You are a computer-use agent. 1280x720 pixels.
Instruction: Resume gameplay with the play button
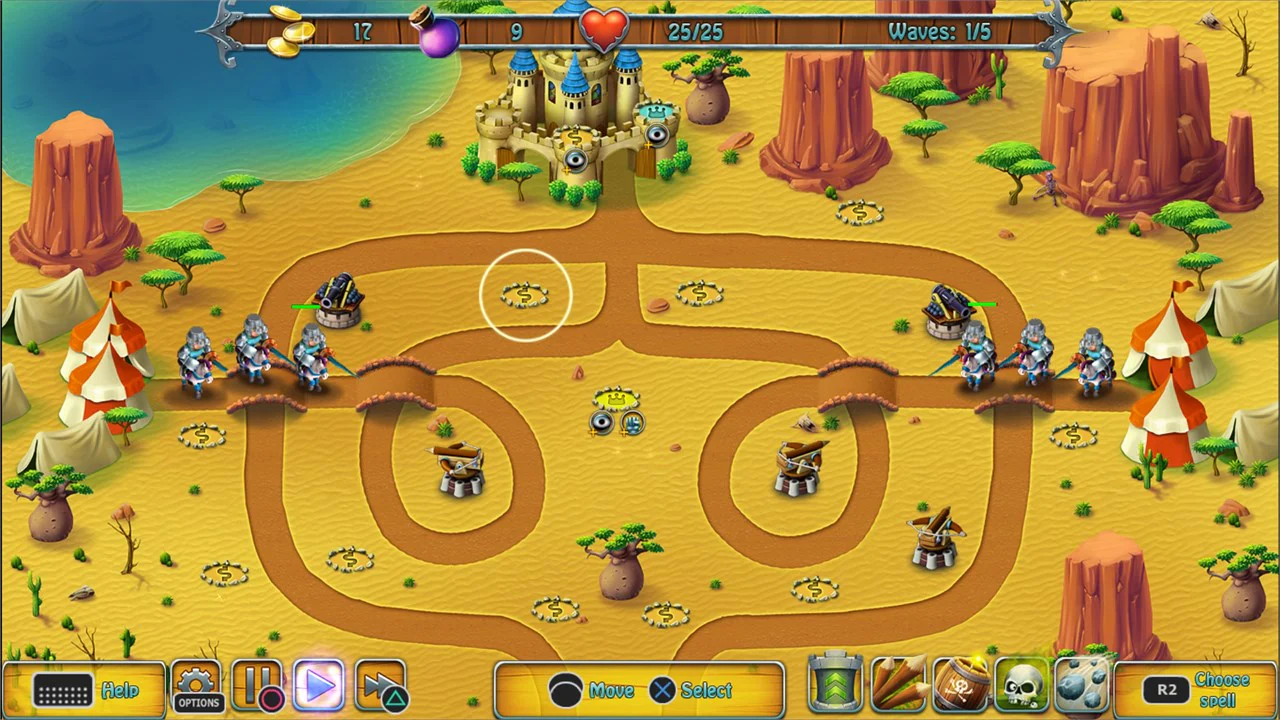click(320, 685)
